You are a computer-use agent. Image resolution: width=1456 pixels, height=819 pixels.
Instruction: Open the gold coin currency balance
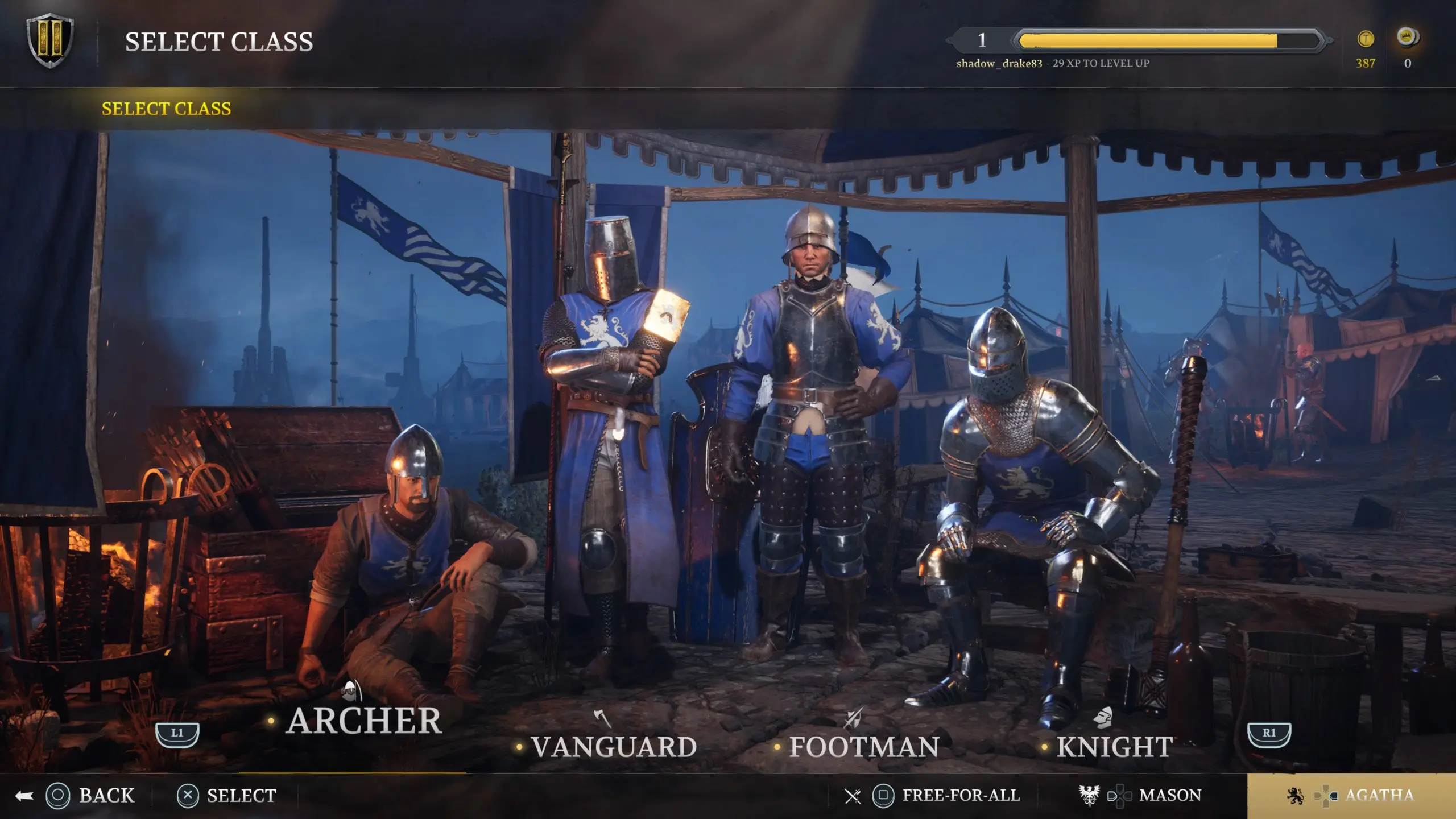[x=1366, y=48]
